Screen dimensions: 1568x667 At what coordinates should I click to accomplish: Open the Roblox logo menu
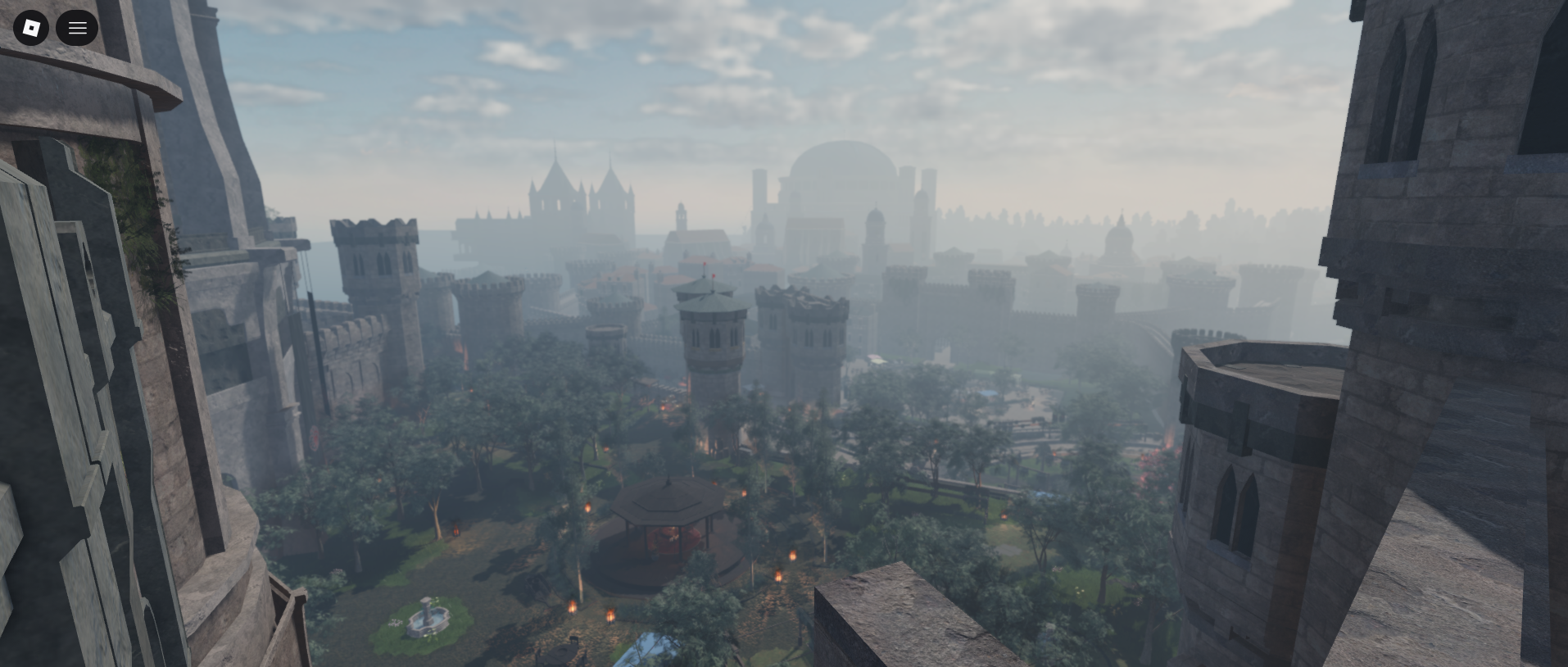[31, 28]
